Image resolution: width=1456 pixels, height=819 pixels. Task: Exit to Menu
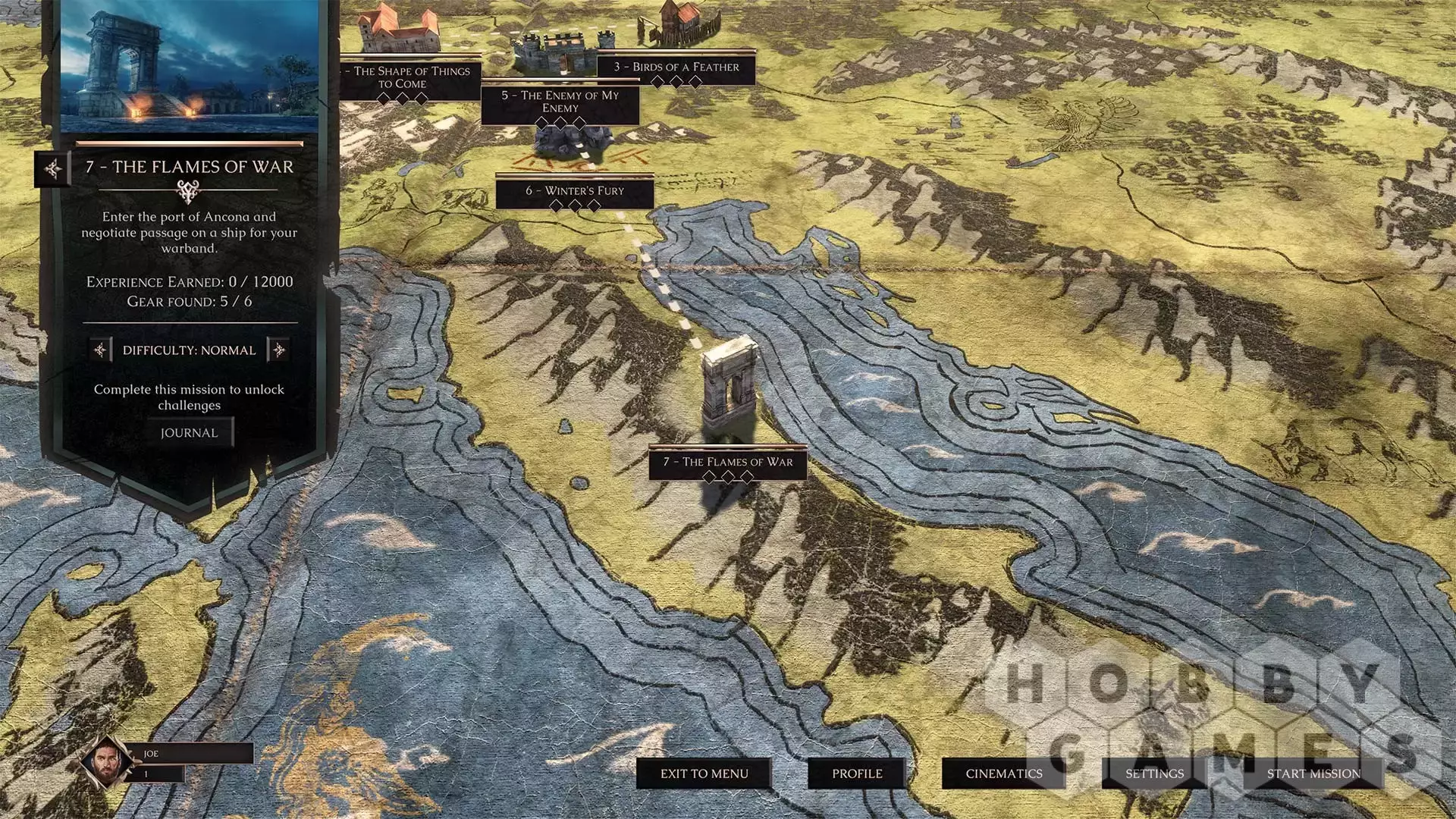(704, 773)
